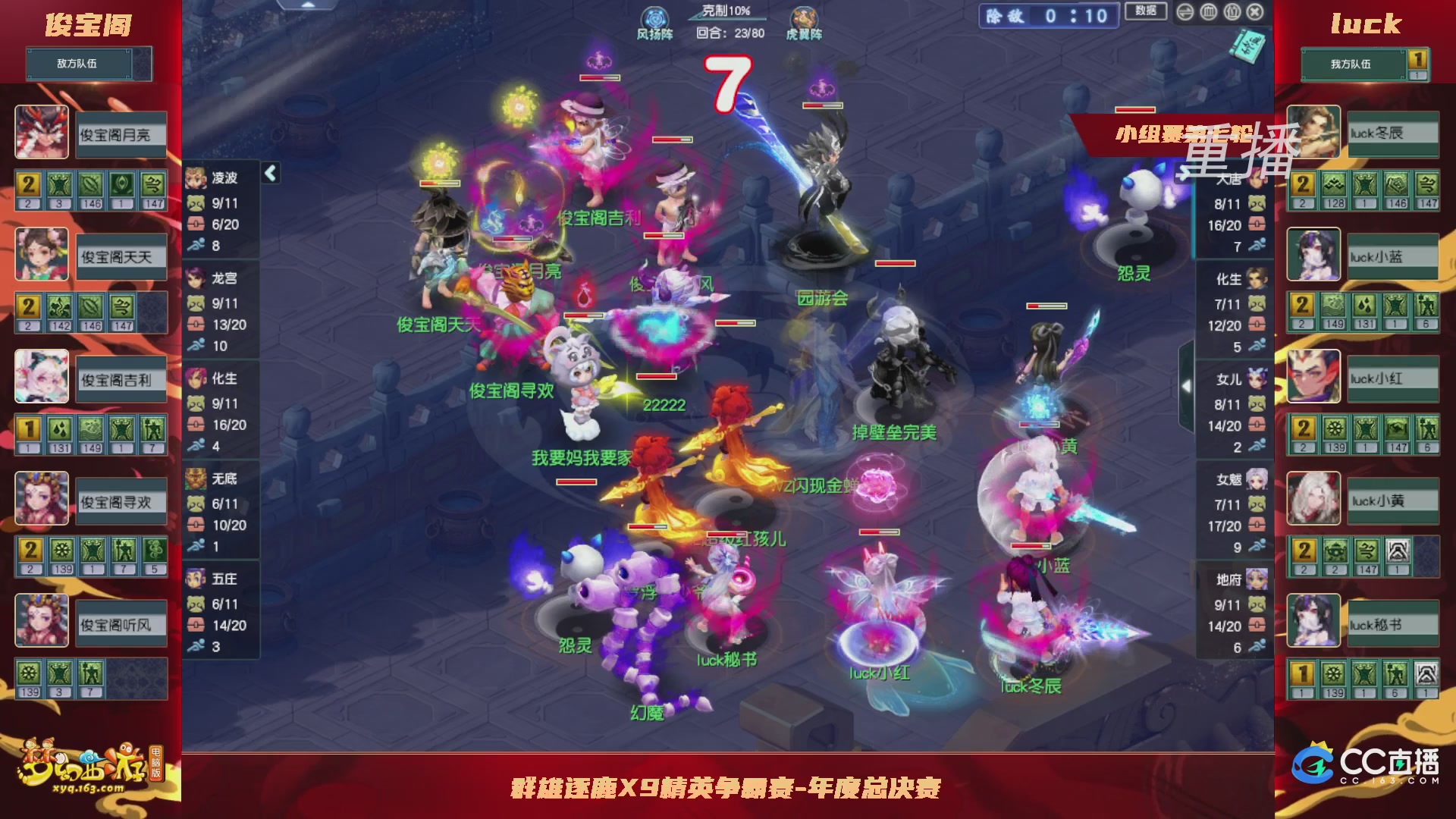This screenshot has height=819, width=1456.
Task: Open the 敌方队伍 enemy team panel
Action: tap(80, 64)
